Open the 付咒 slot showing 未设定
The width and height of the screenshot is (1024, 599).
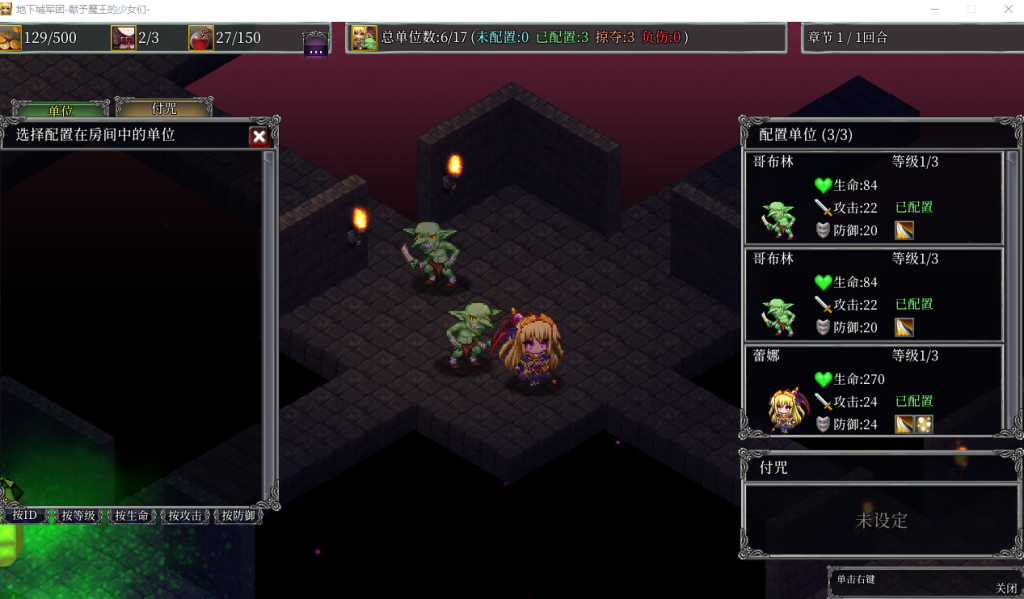tap(881, 520)
